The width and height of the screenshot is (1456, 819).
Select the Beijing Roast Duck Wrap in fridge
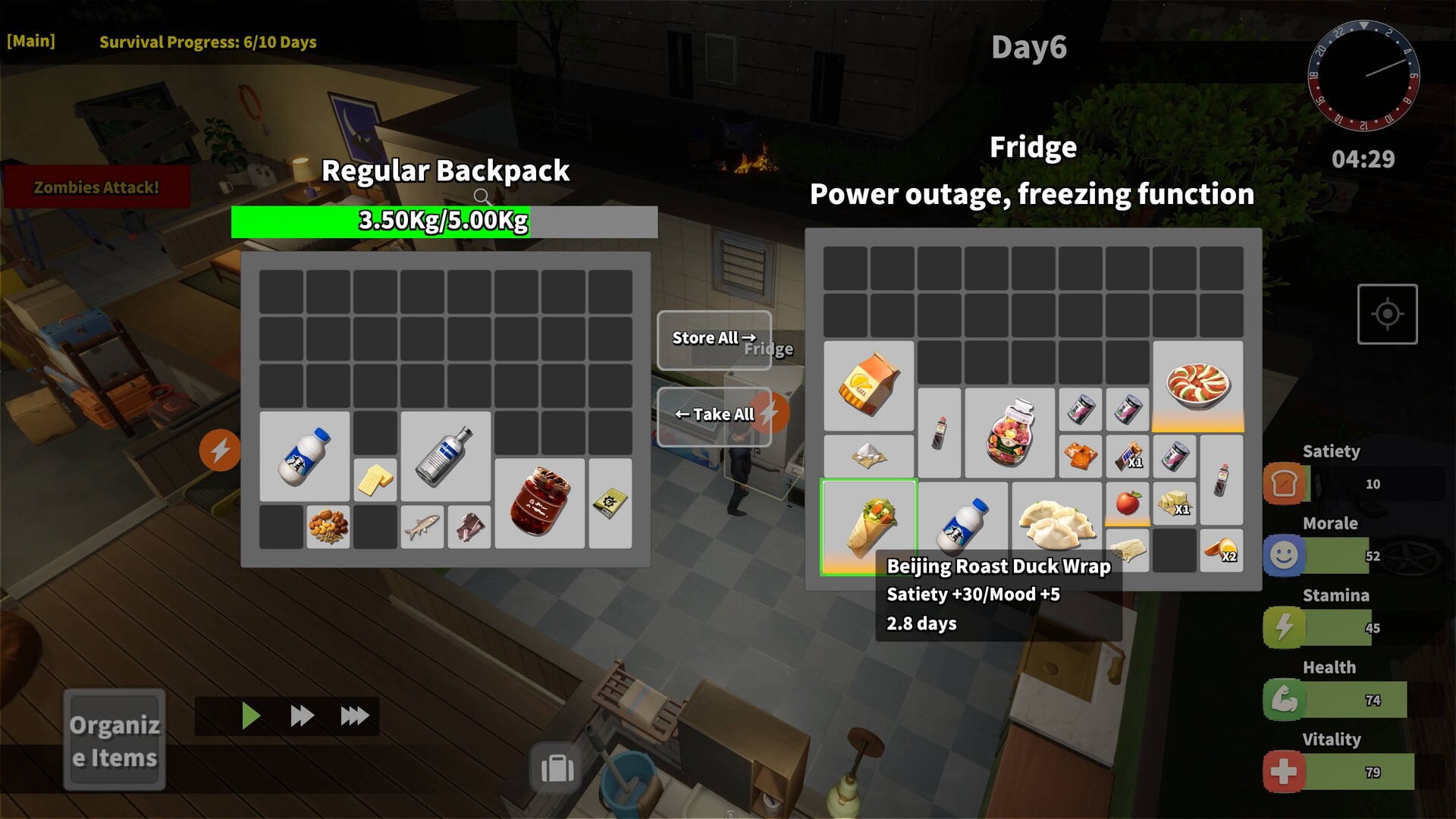click(869, 525)
